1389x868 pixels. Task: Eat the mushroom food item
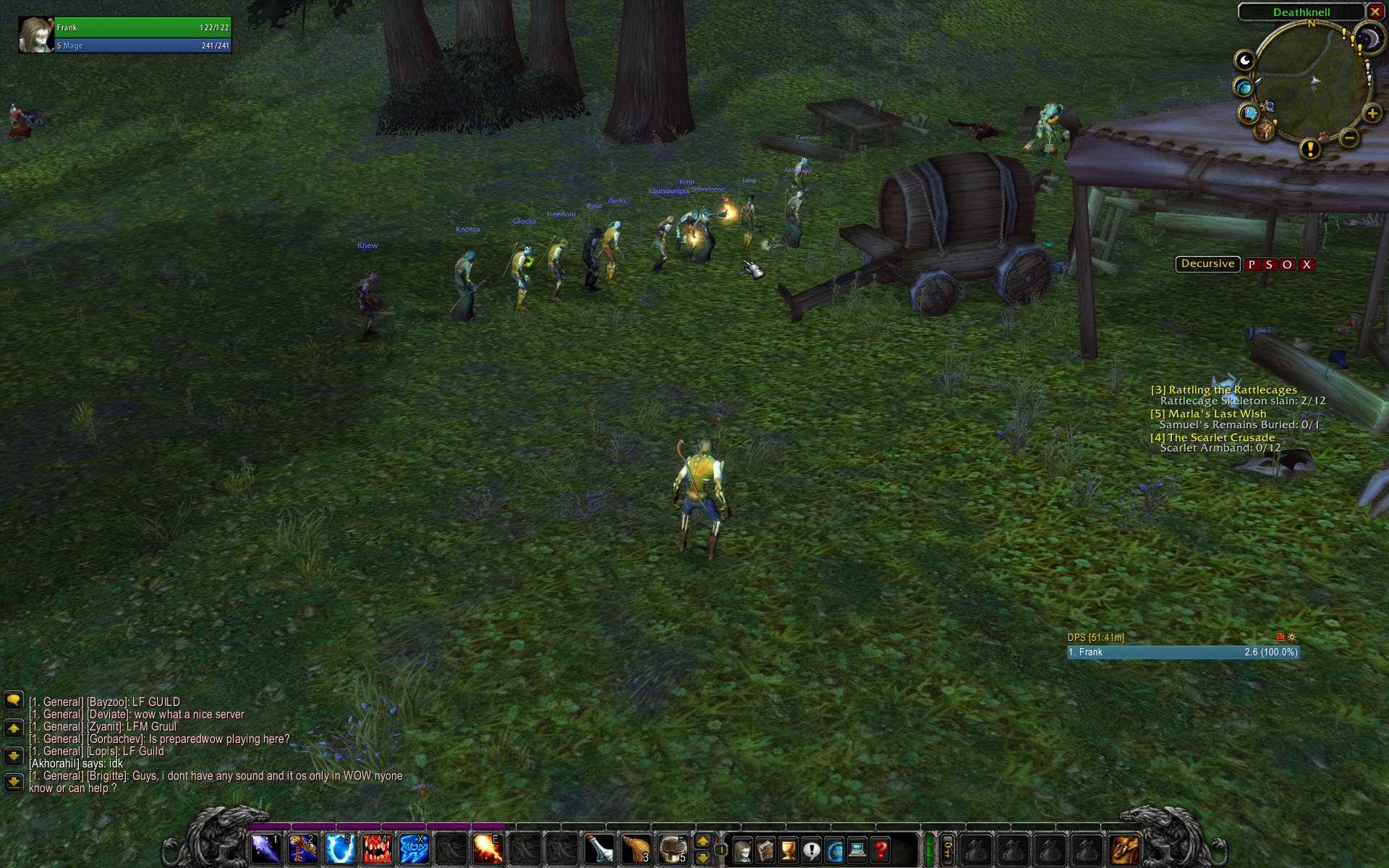[673, 848]
